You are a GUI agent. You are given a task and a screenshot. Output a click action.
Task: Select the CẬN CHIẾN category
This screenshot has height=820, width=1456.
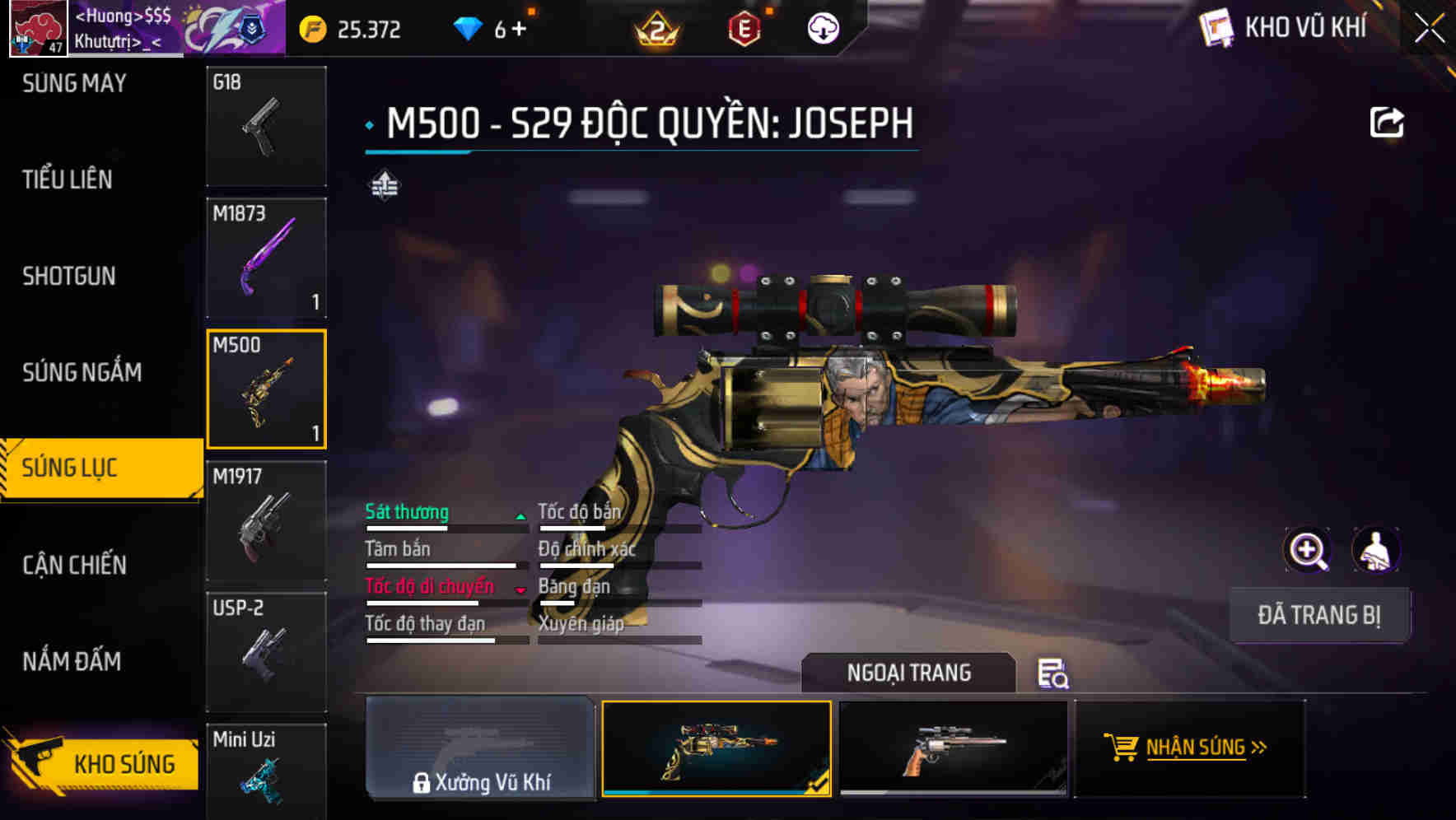[74, 565]
